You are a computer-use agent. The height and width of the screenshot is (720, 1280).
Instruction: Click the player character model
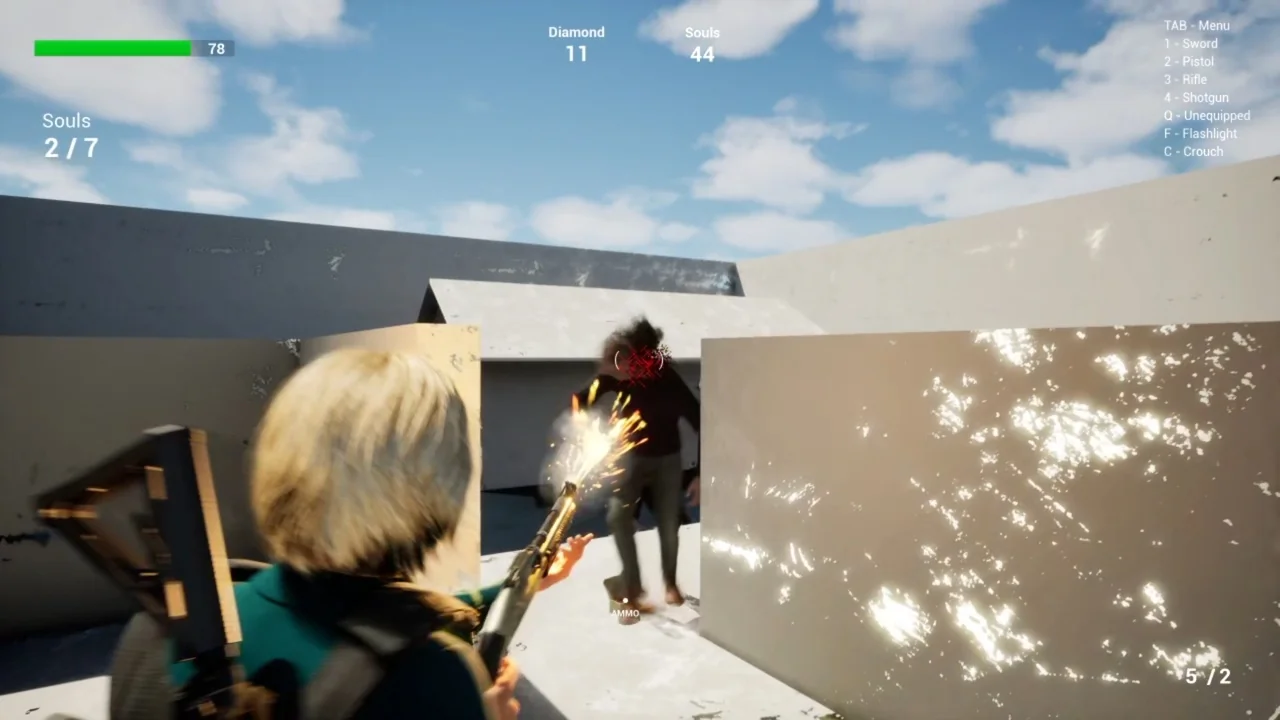point(350,500)
